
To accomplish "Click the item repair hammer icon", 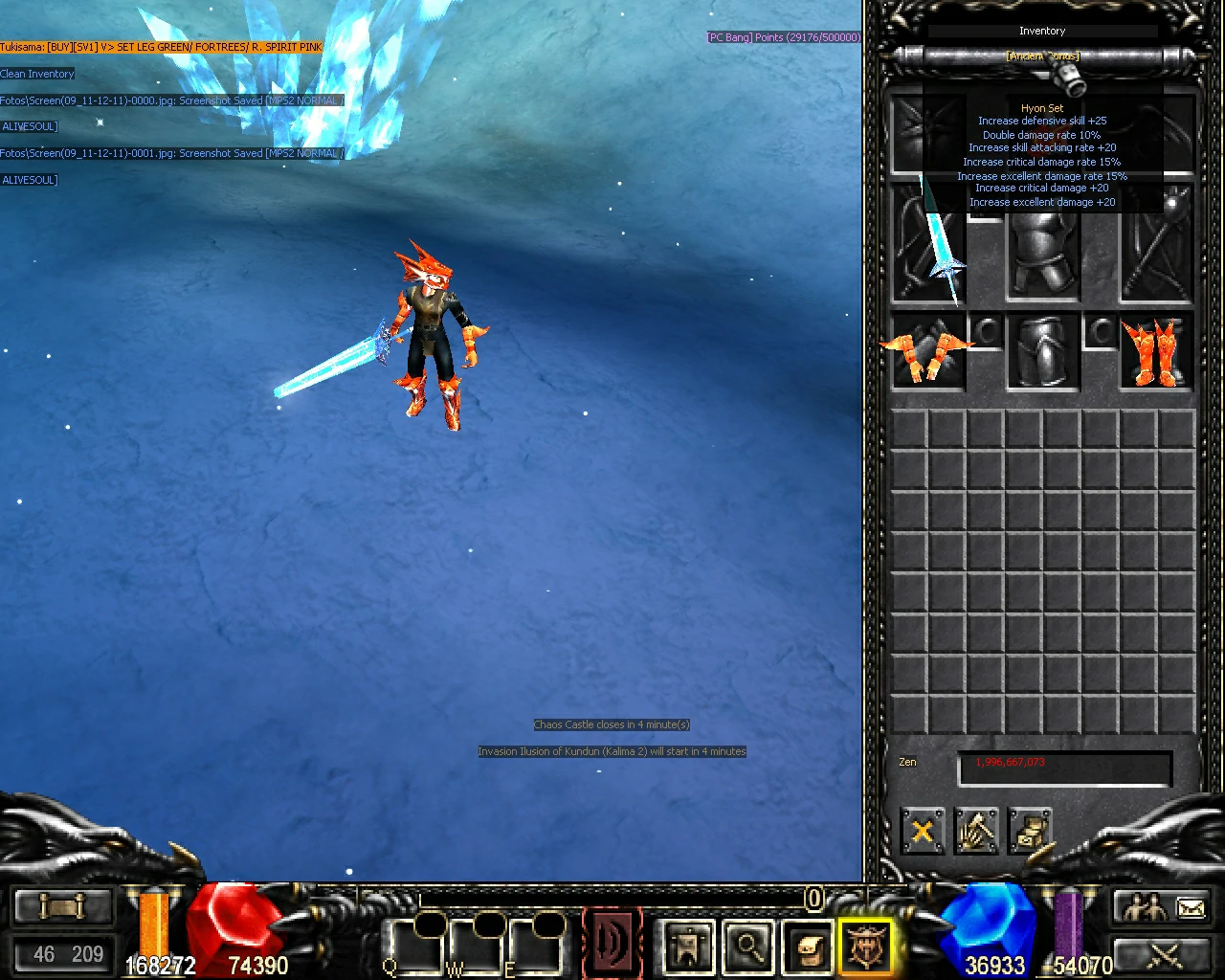I will 977,832.
